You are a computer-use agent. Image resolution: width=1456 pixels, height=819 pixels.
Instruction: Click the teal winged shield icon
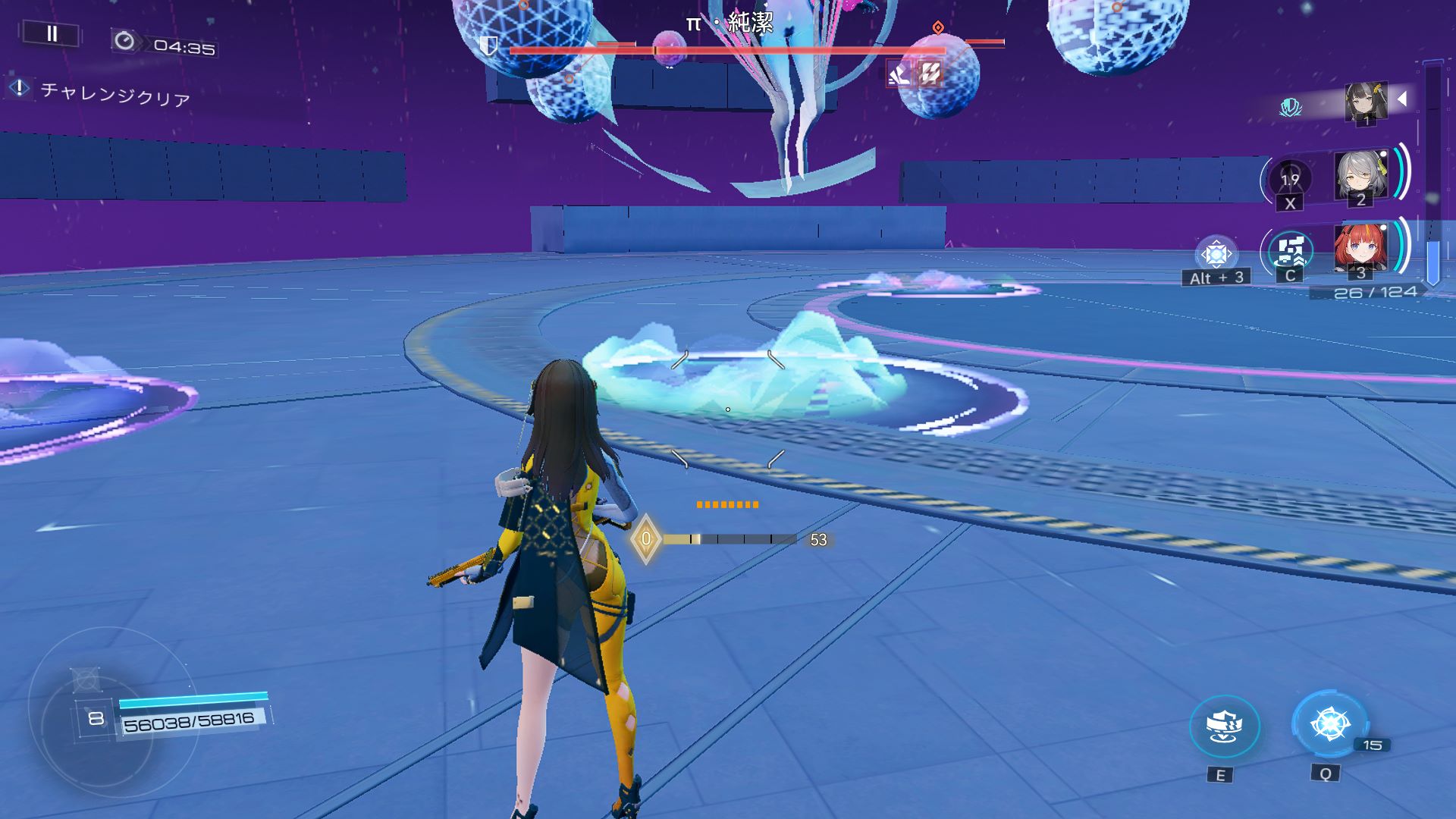point(1290,108)
